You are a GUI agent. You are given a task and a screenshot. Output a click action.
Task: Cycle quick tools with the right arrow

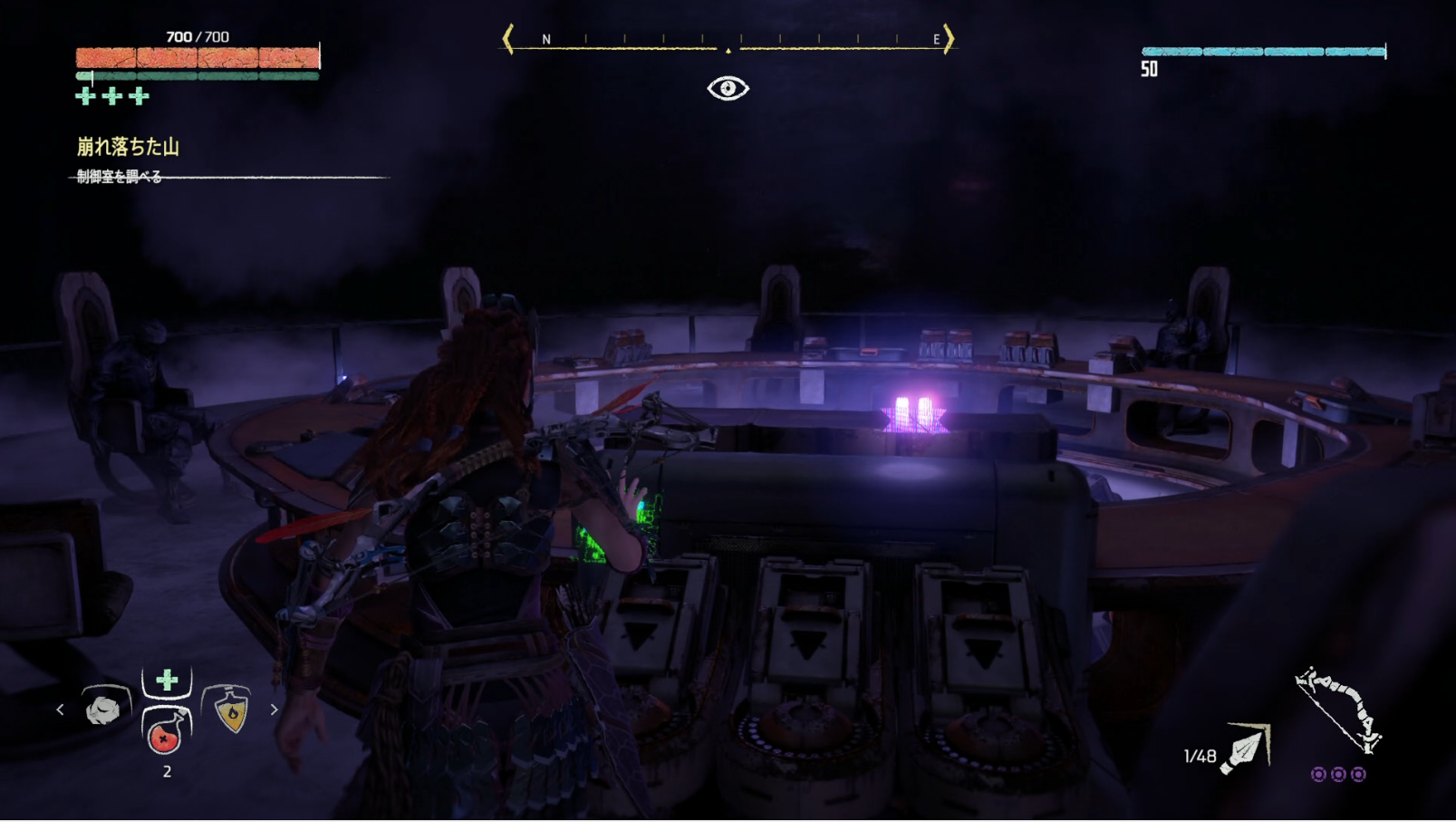click(x=274, y=710)
